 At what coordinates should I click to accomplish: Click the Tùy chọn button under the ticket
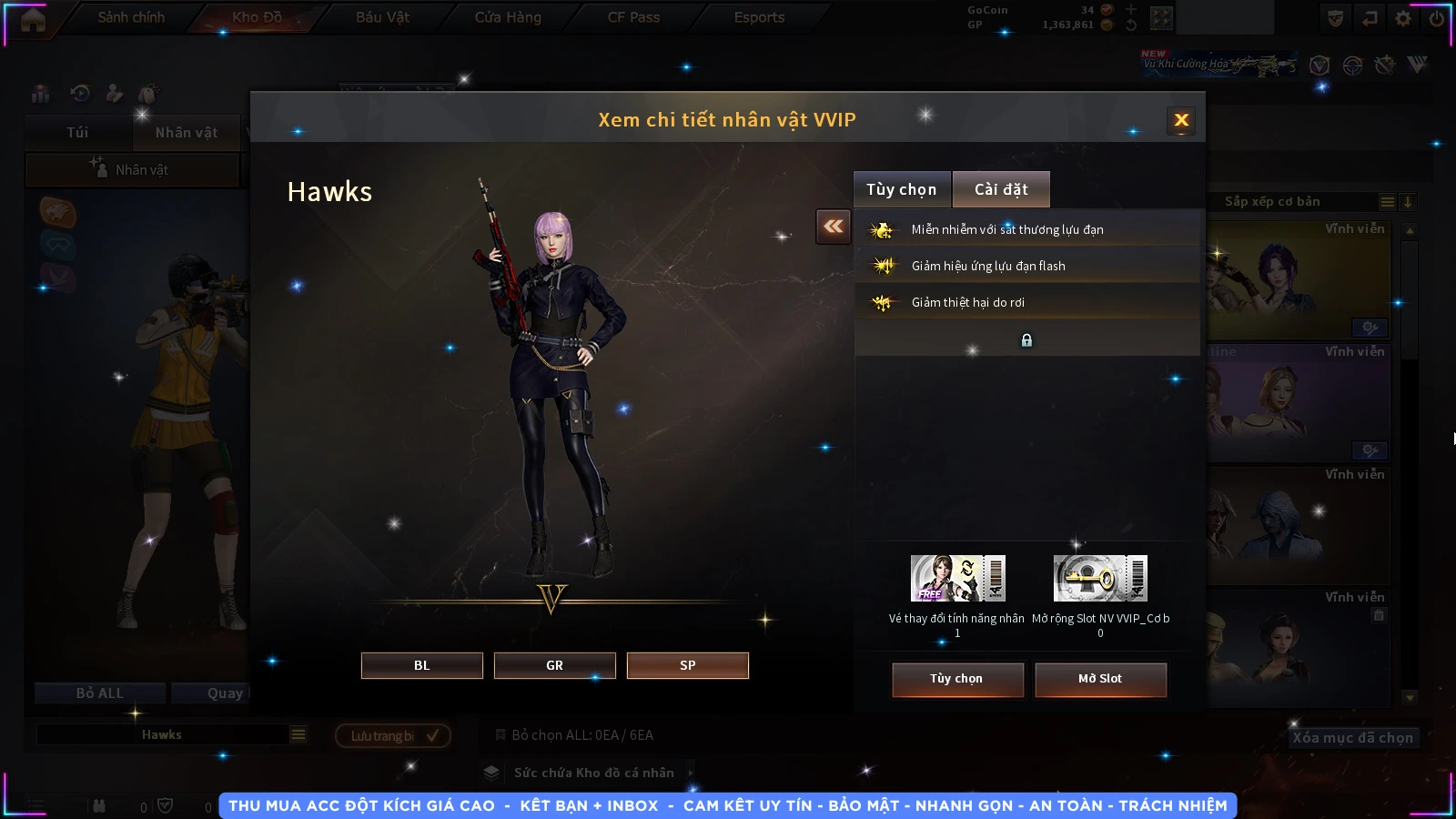(x=956, y=679)
